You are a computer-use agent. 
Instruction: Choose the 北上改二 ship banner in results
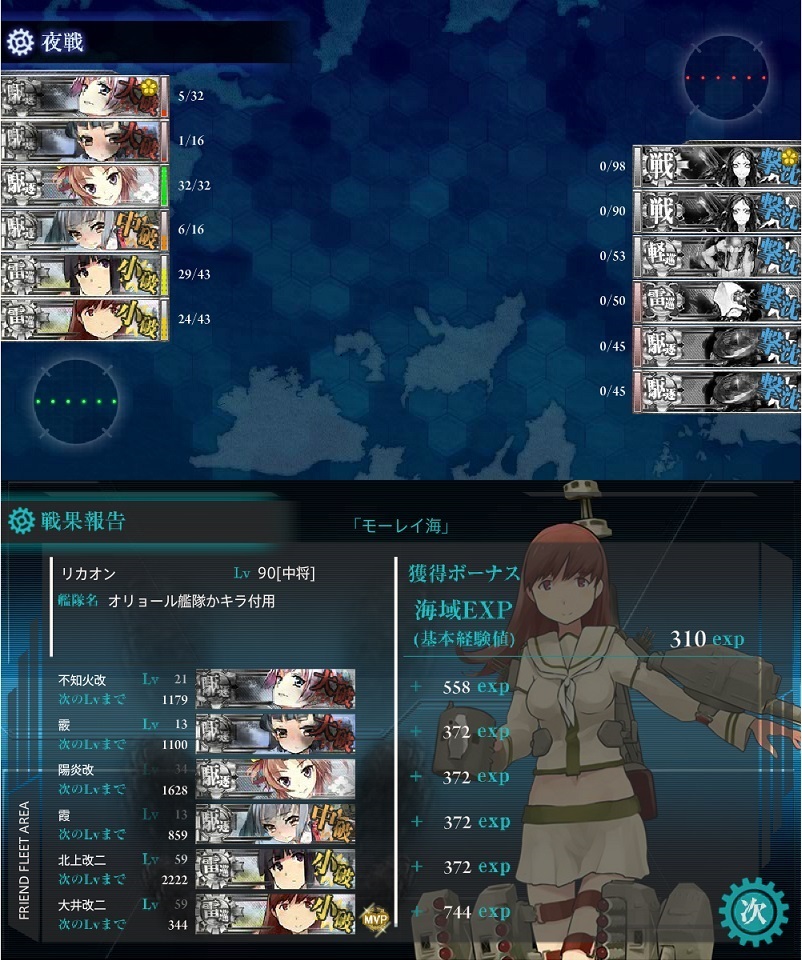click(275, 869)
